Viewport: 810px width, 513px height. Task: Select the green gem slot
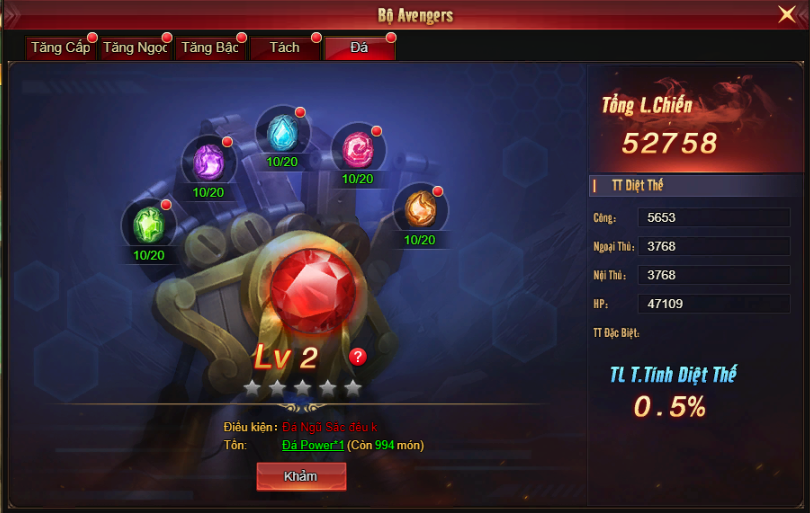(x=148, y=224)
